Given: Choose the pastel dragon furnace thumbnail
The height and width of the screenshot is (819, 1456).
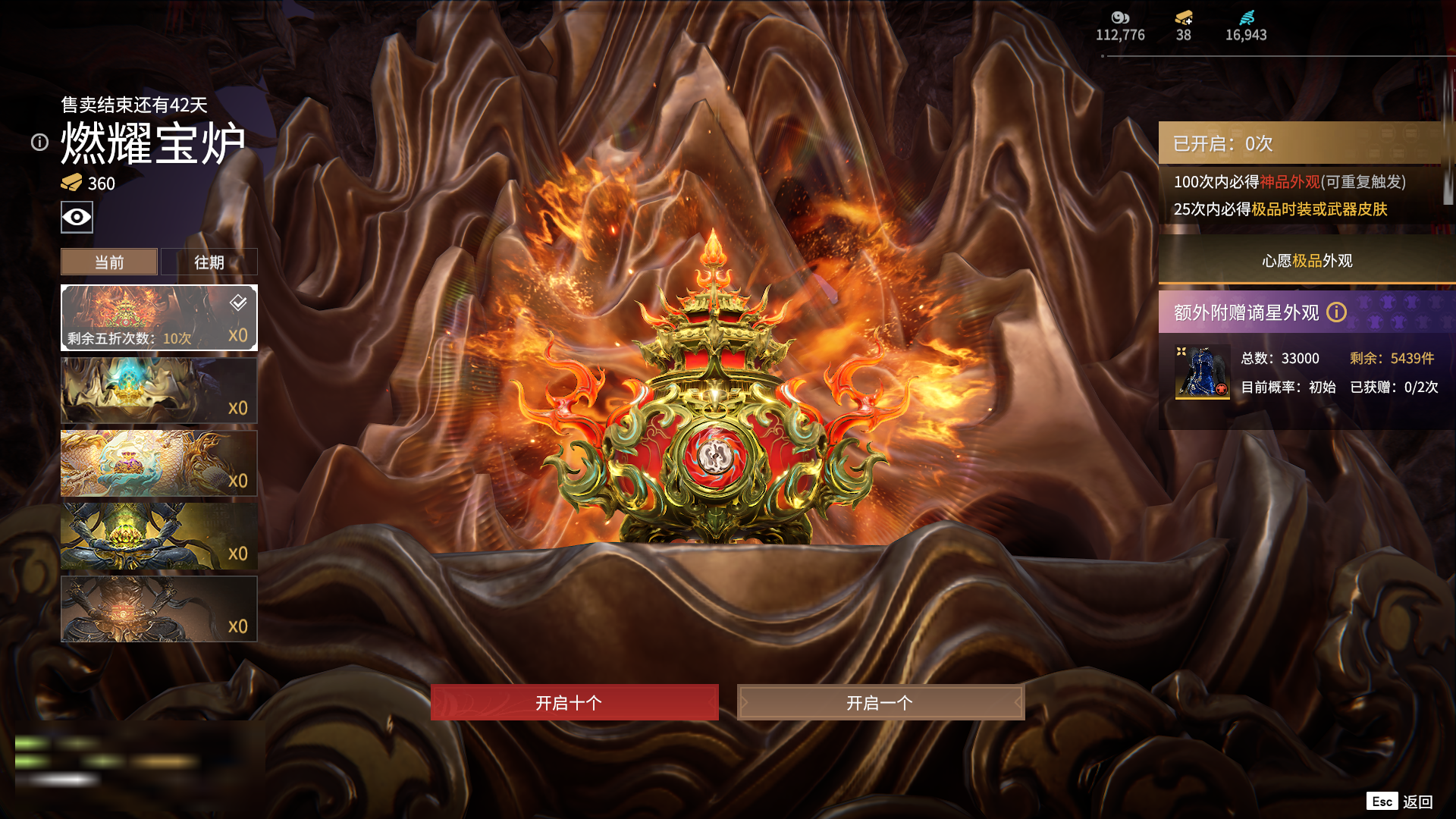Looking at the screenshot, I should pos(158,463).
